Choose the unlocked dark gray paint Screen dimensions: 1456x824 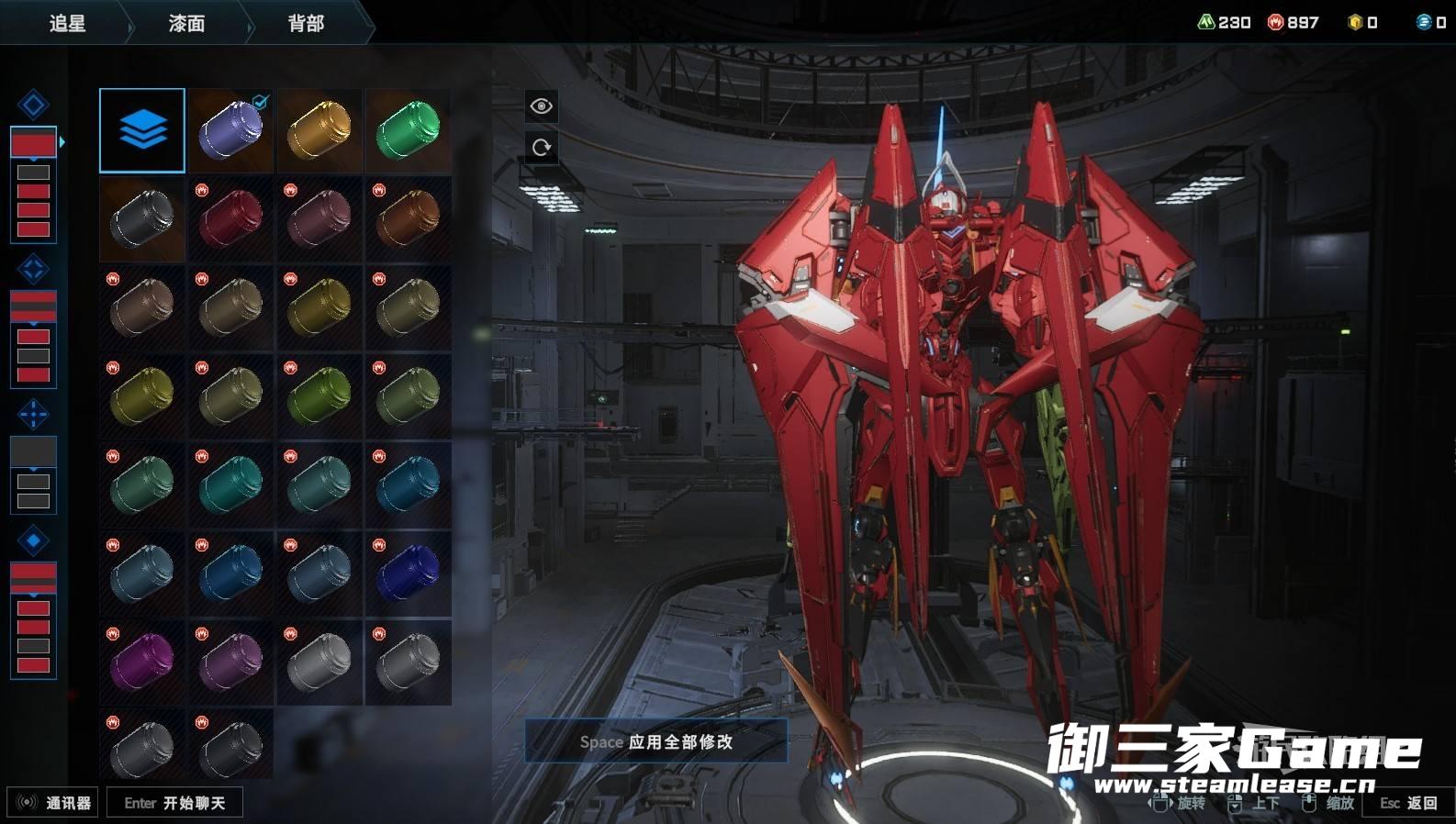pyautogui.click(x=142, y=219)
